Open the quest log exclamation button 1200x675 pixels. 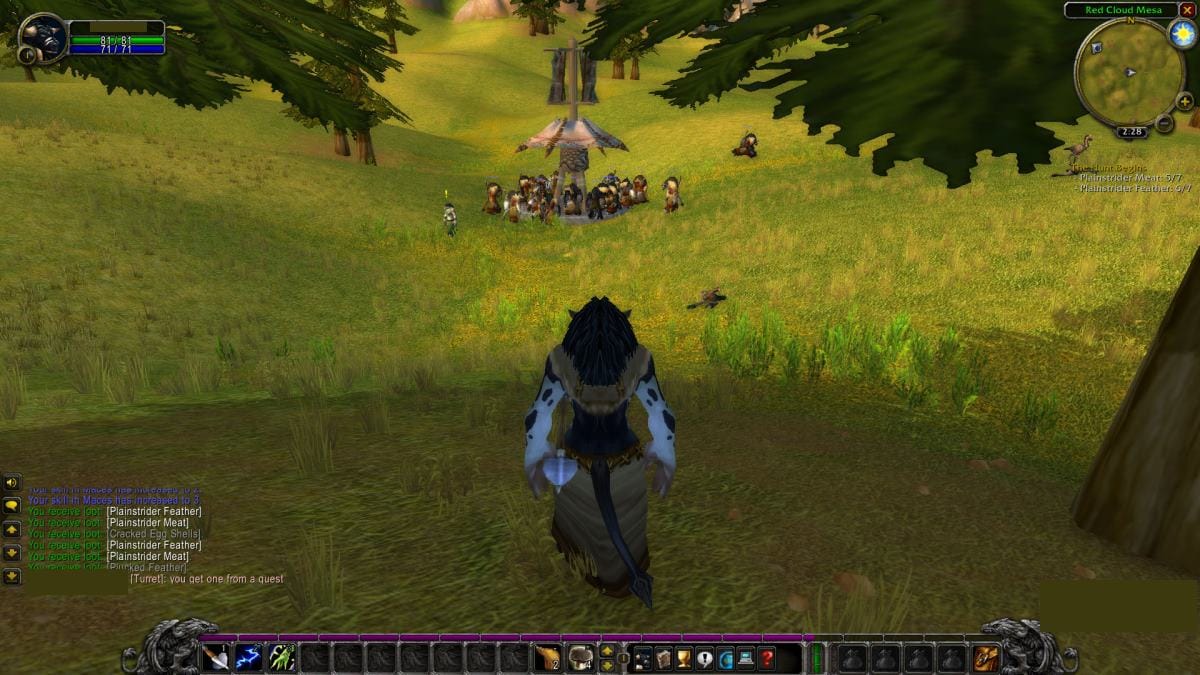(x=704, y=658)
